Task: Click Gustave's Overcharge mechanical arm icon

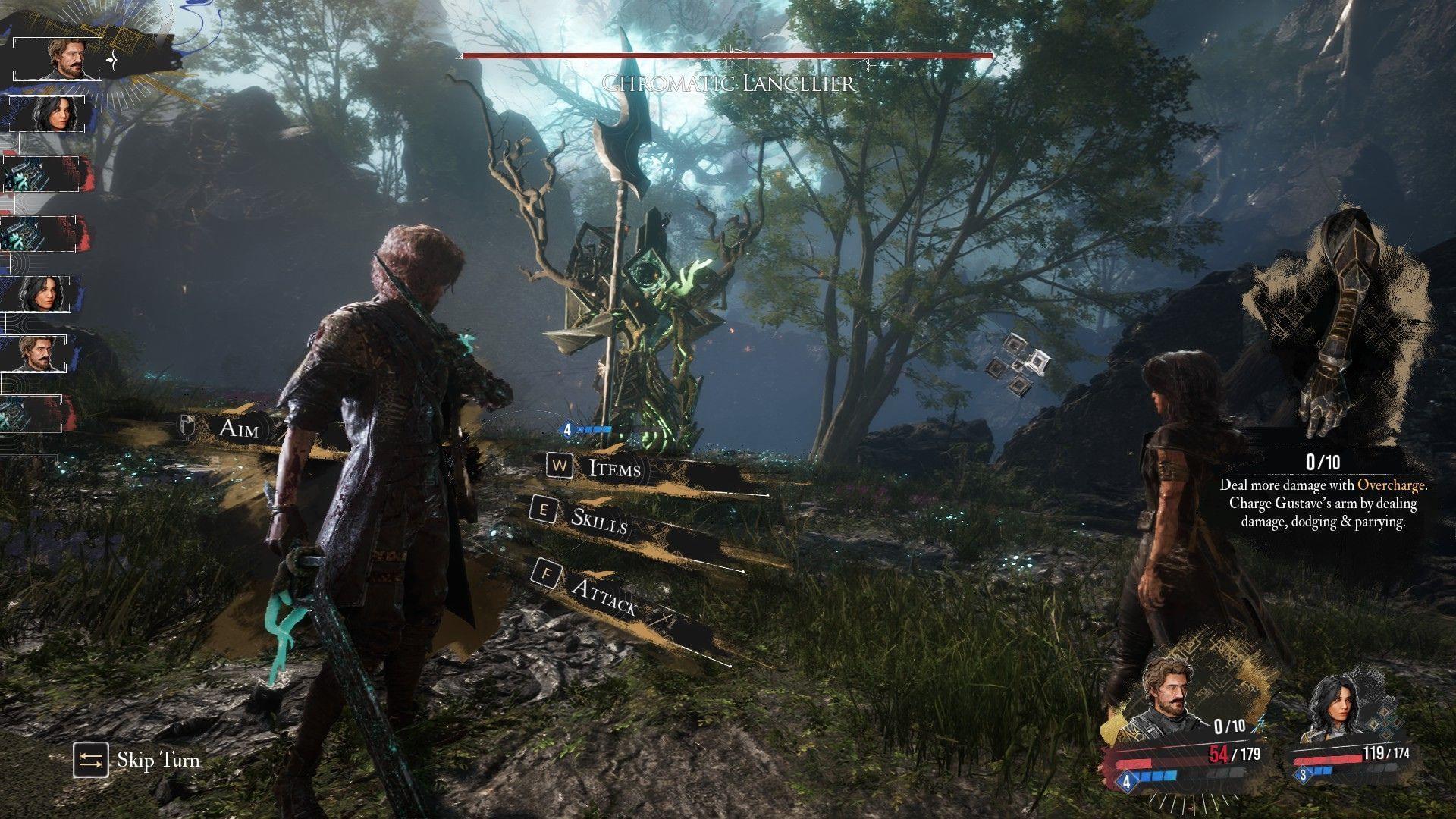Action: tap(1336, 328)
